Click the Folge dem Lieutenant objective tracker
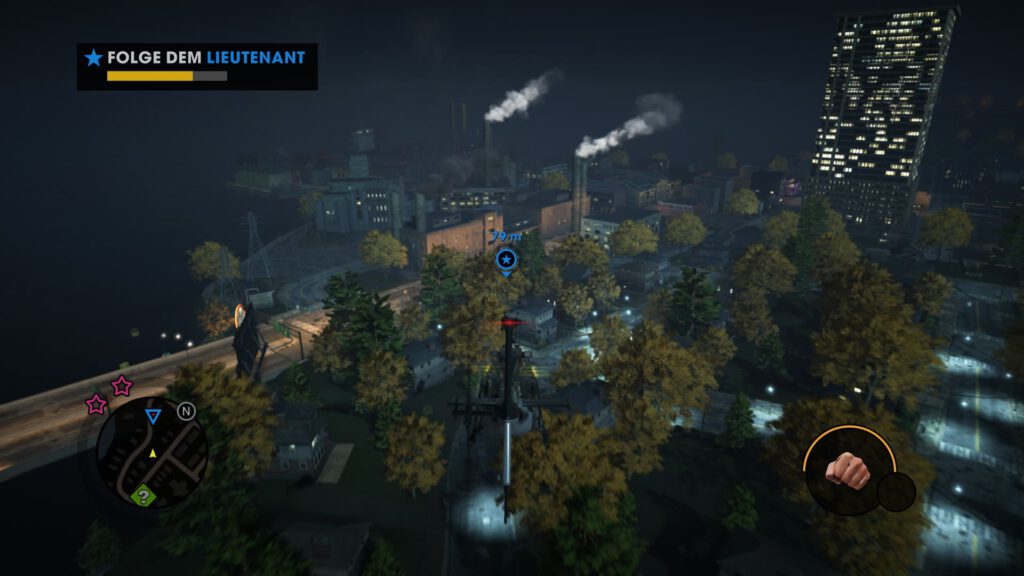Image resolution: width=1024 pixels, height=576 pixels. (x=197, y=66)
